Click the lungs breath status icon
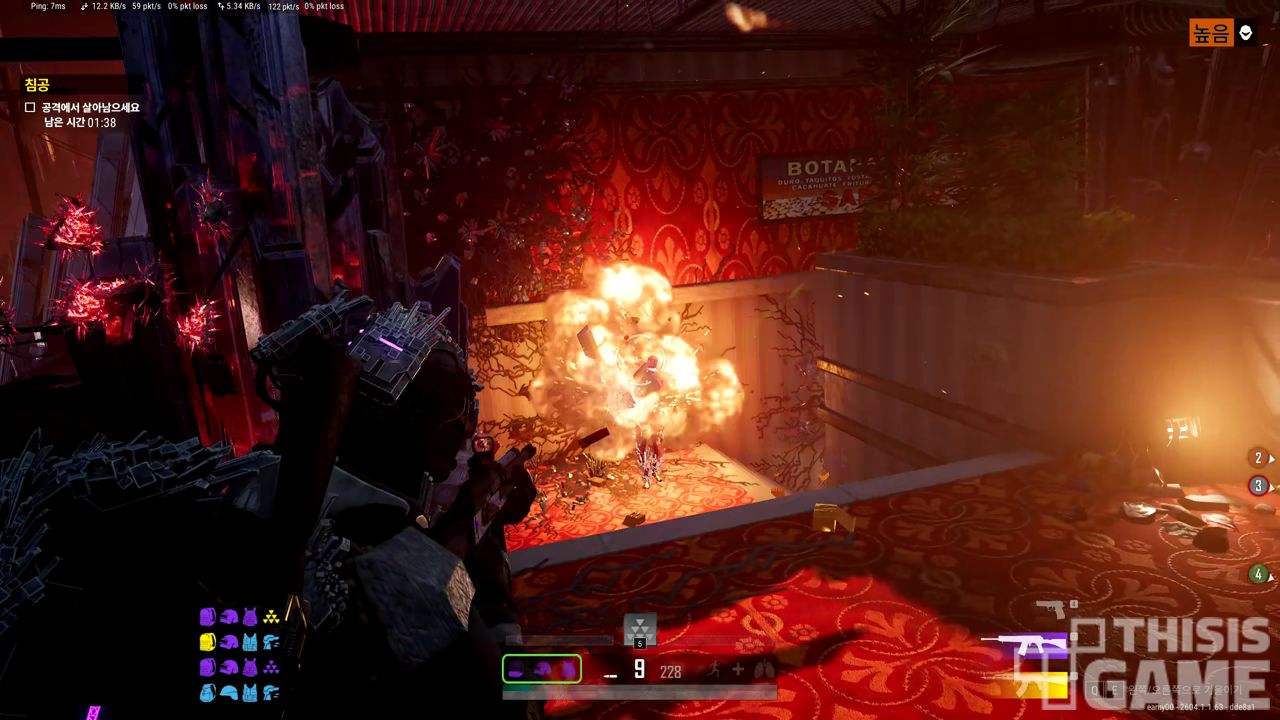This screenshot has height=720, width=1280. coord(763,670)
